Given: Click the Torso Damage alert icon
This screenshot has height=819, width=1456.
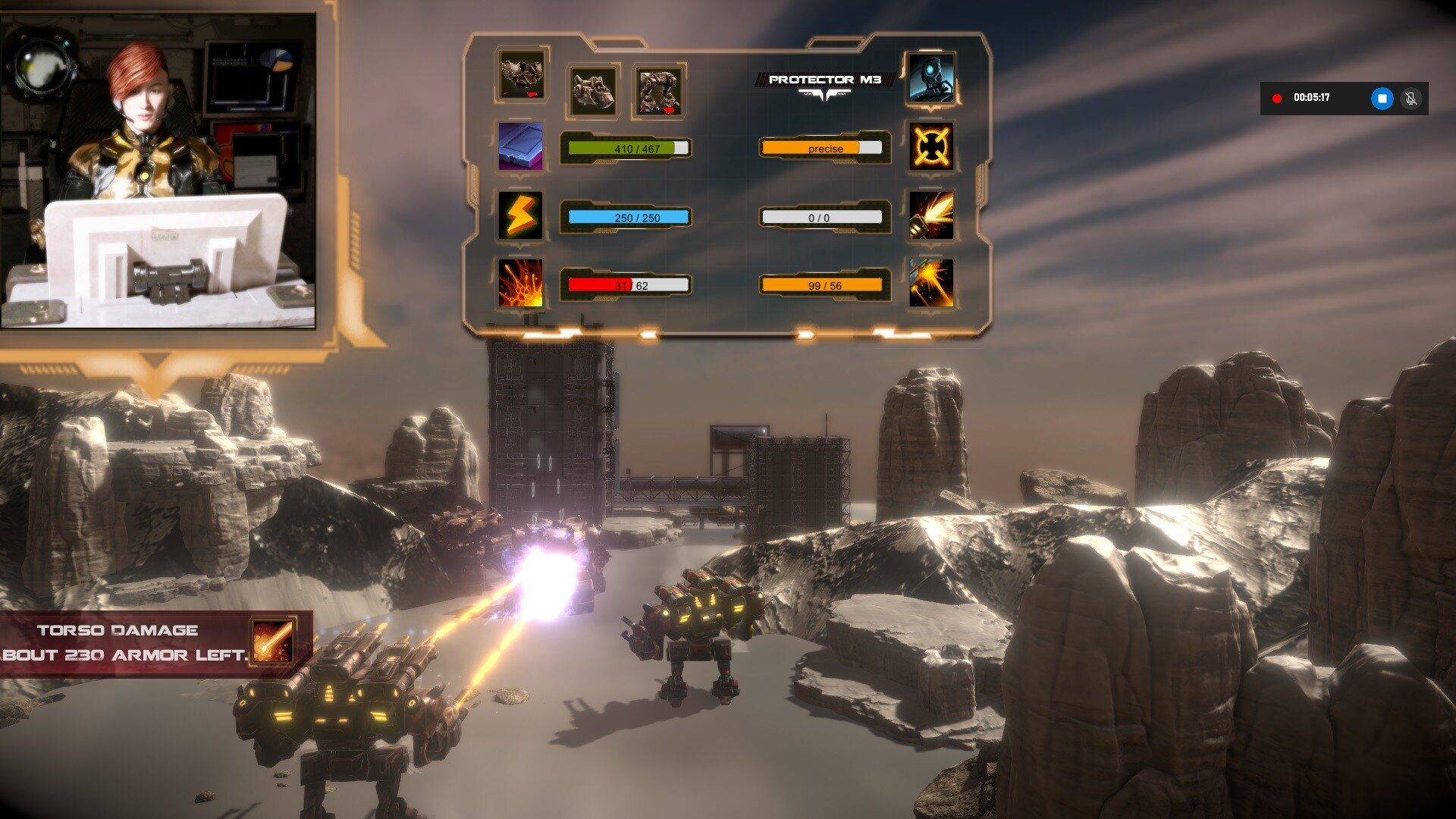Looking at the screenshot, I should point(272,639).
